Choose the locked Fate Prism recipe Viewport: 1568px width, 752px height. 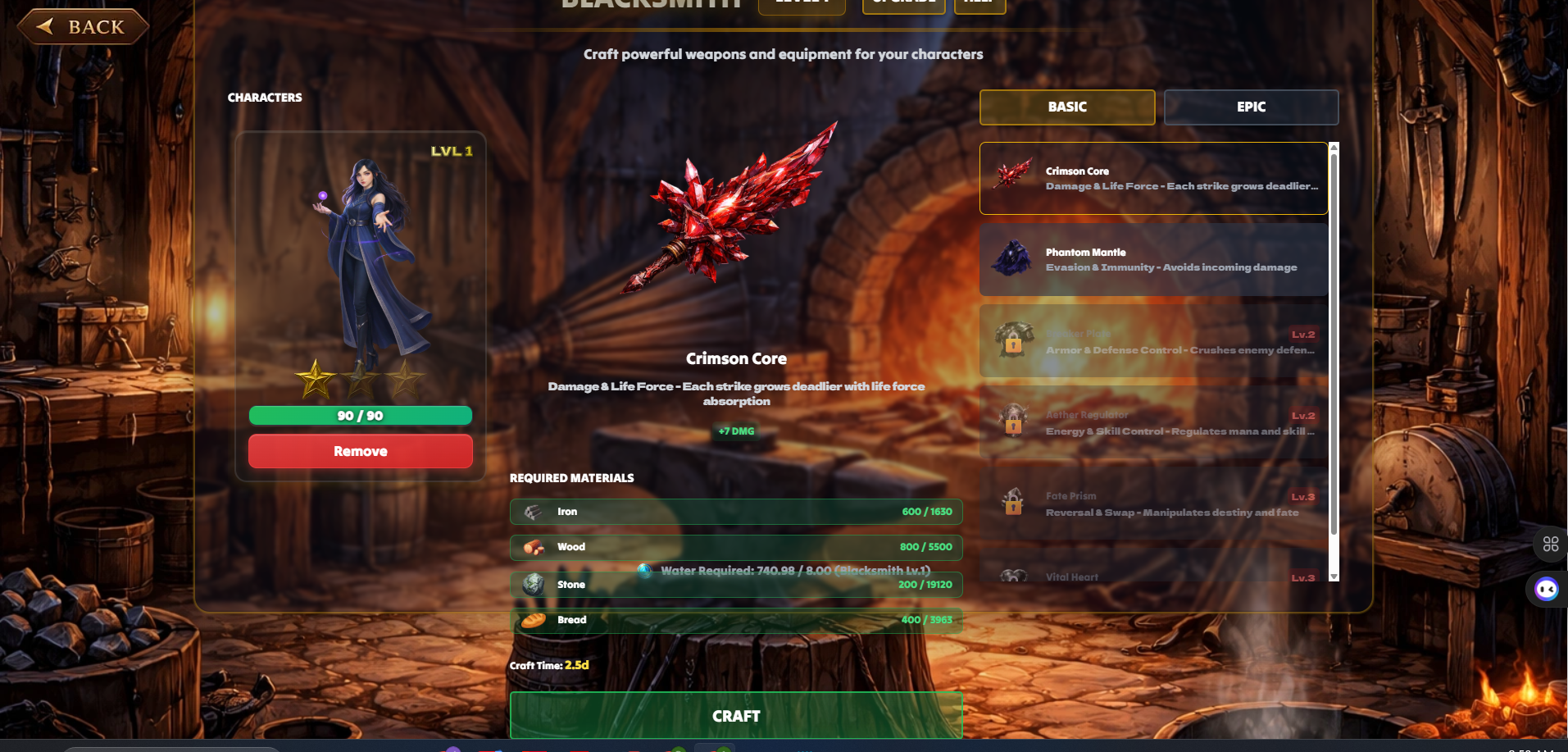coord(1152,504)
